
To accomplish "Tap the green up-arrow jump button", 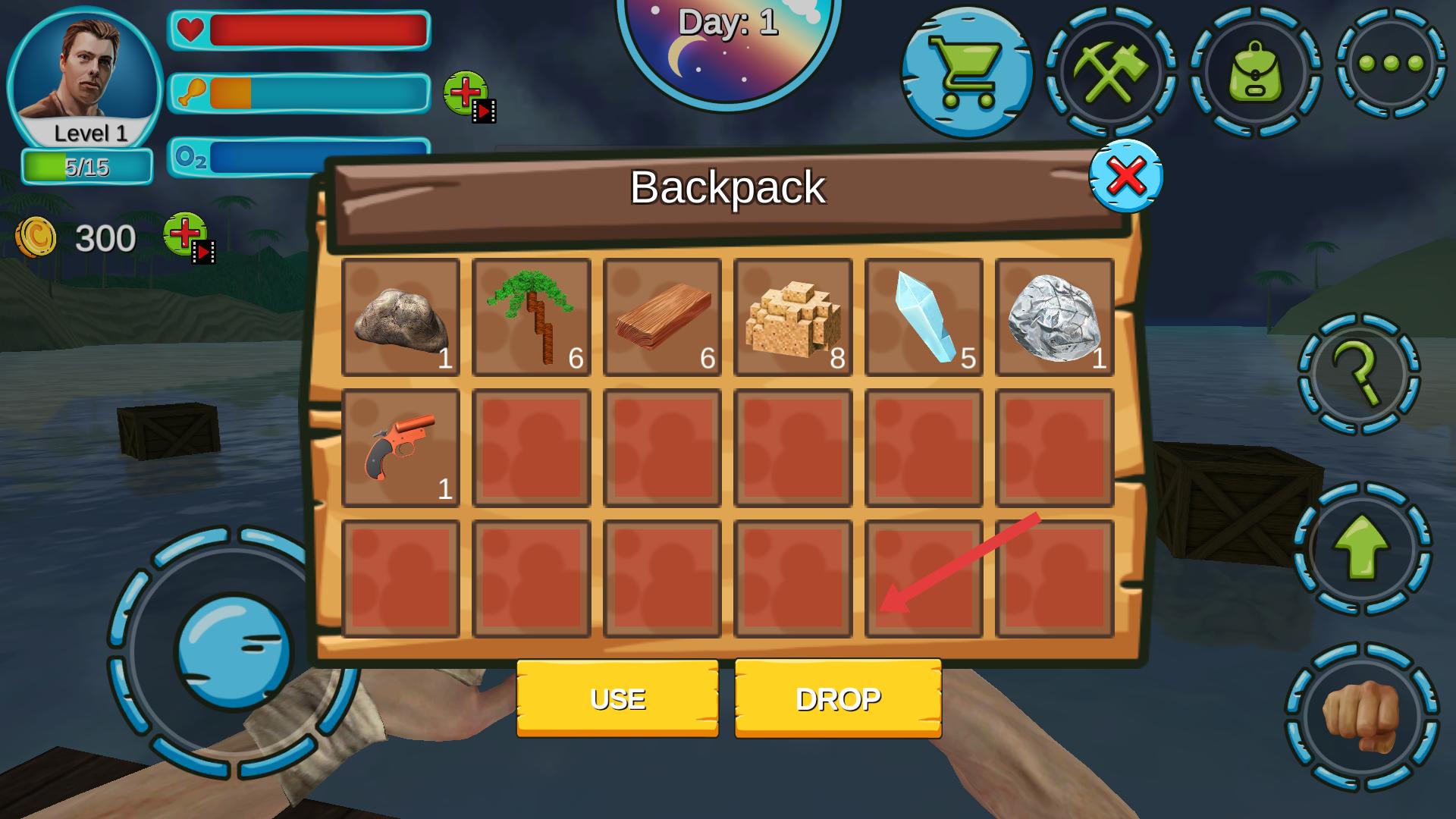I will point(1361,548).
